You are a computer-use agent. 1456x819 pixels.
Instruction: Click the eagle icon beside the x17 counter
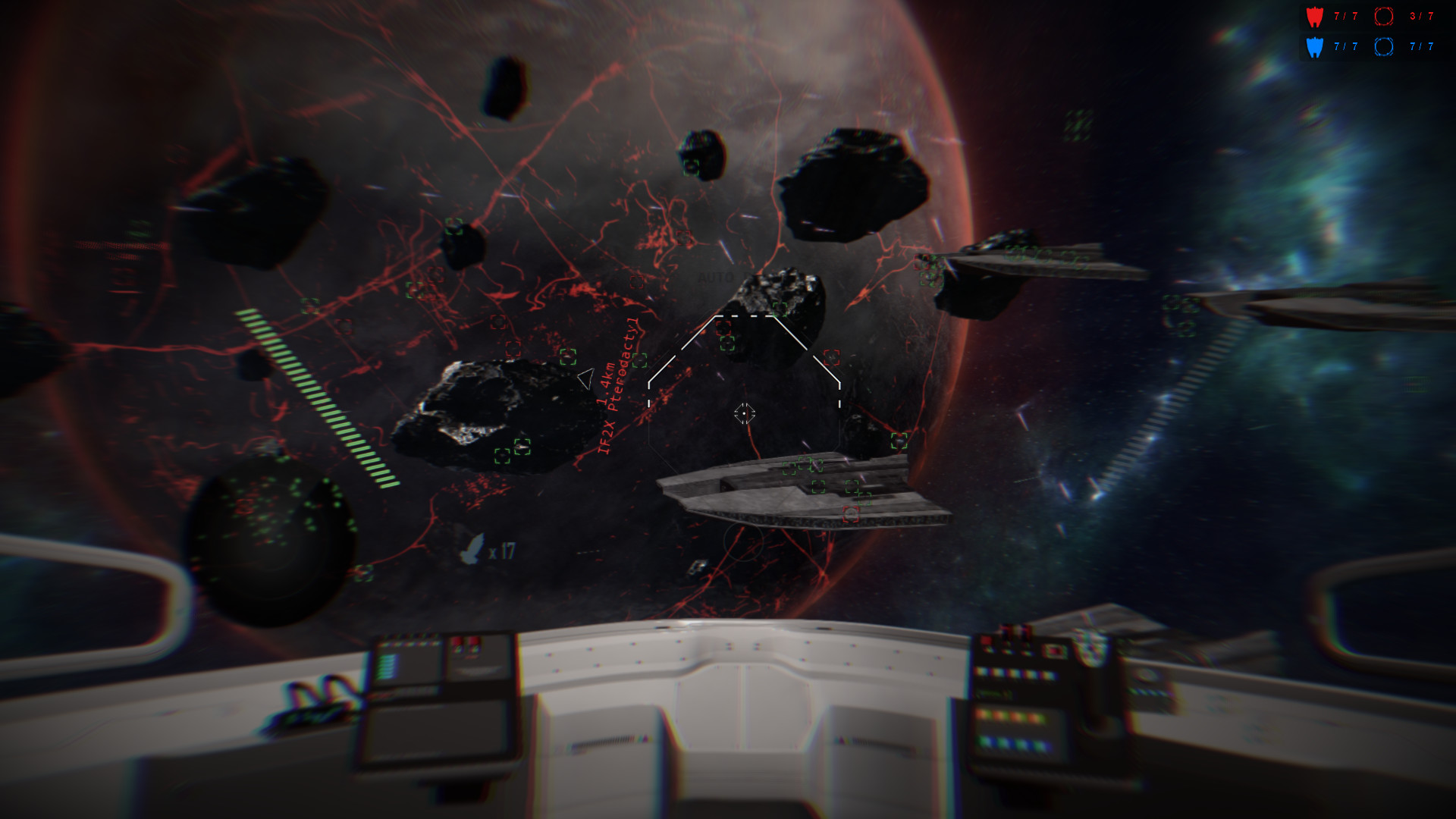(x=472, y=549)
